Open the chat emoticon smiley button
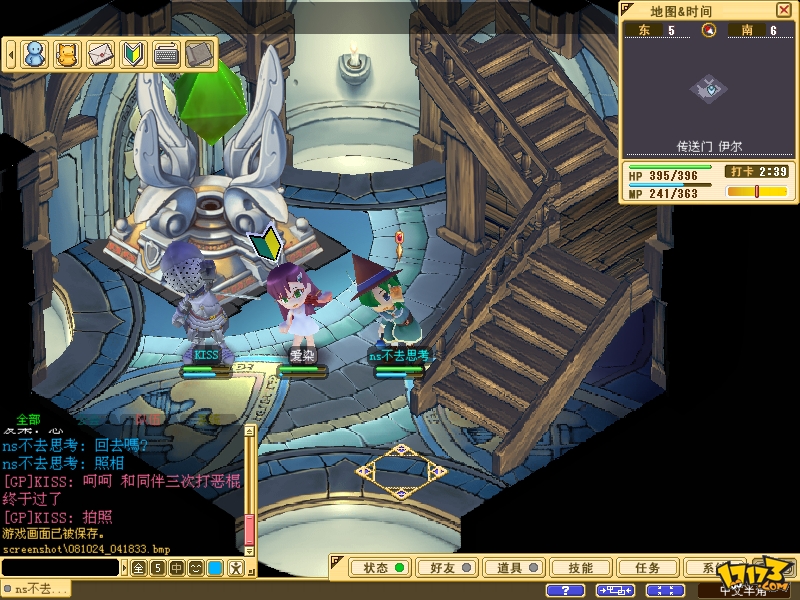800x600 pixels. pos(196,568)
